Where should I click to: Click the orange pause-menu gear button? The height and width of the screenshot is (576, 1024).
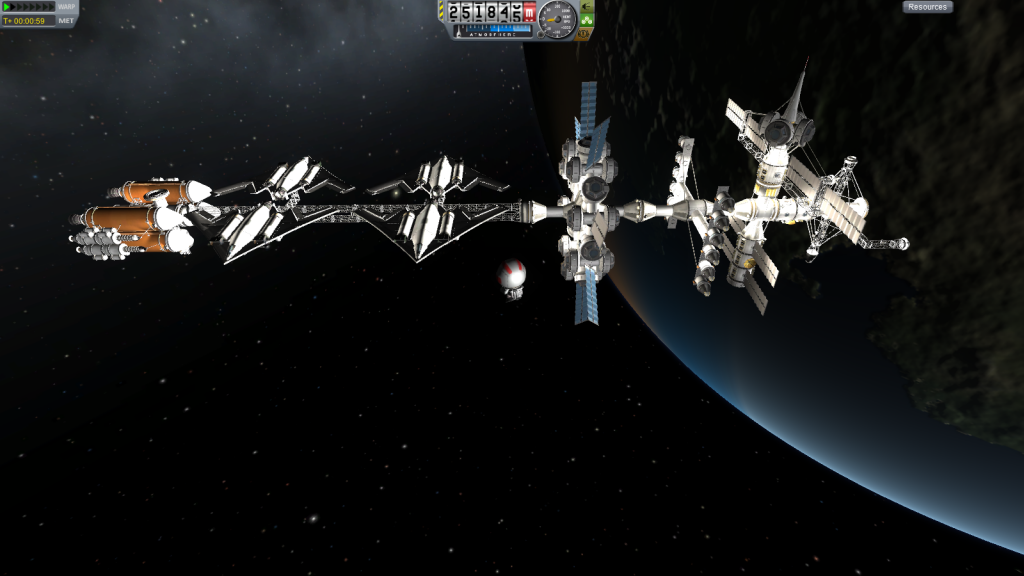point(584,32)
